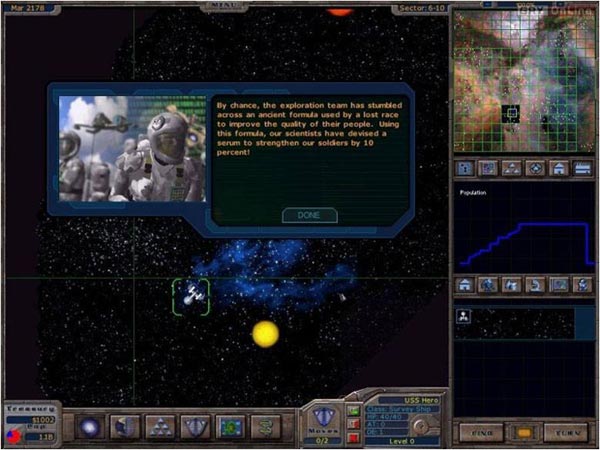Dismiss the event with the DONE button
Image resolution: width=600 pixels, height=450 pixels.
click(x=310, y=215)
